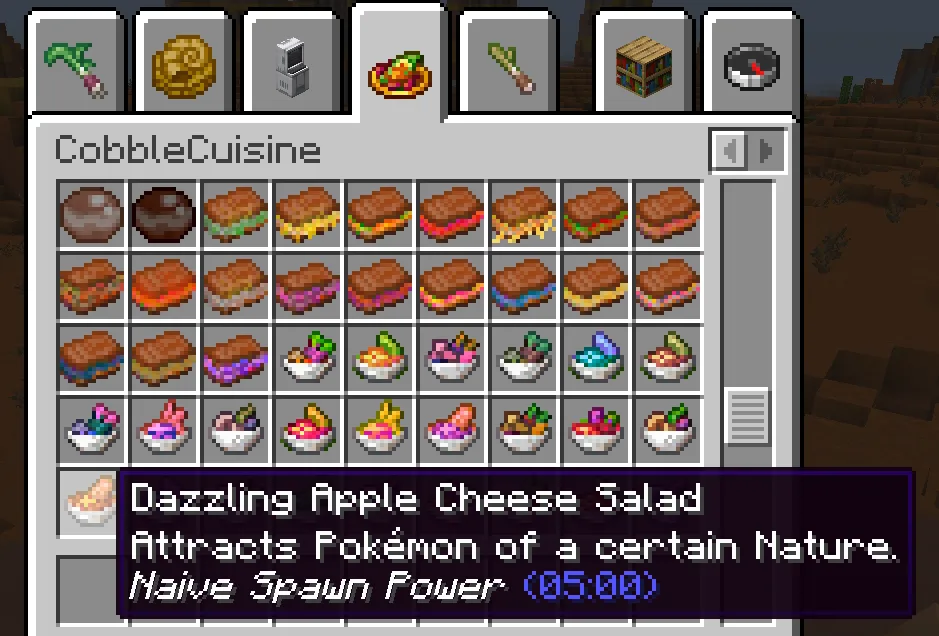Image resolution: width=939 pixels, height=636 pixels.
Task: Choose the sandwich with bright orange filling
Action: tap(164, 285)
